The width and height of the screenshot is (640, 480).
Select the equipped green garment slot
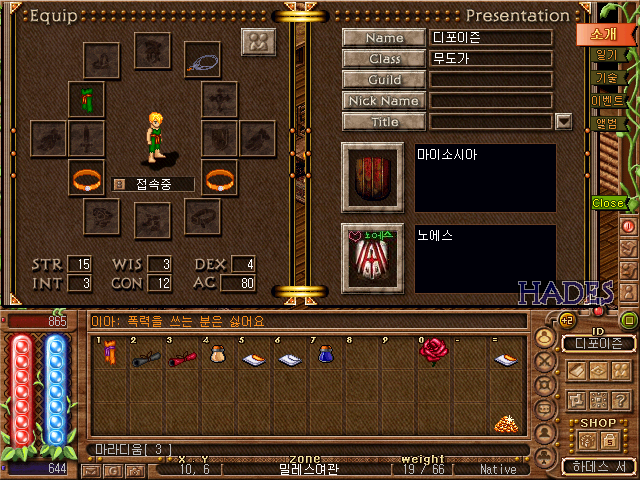pos(87,99)
